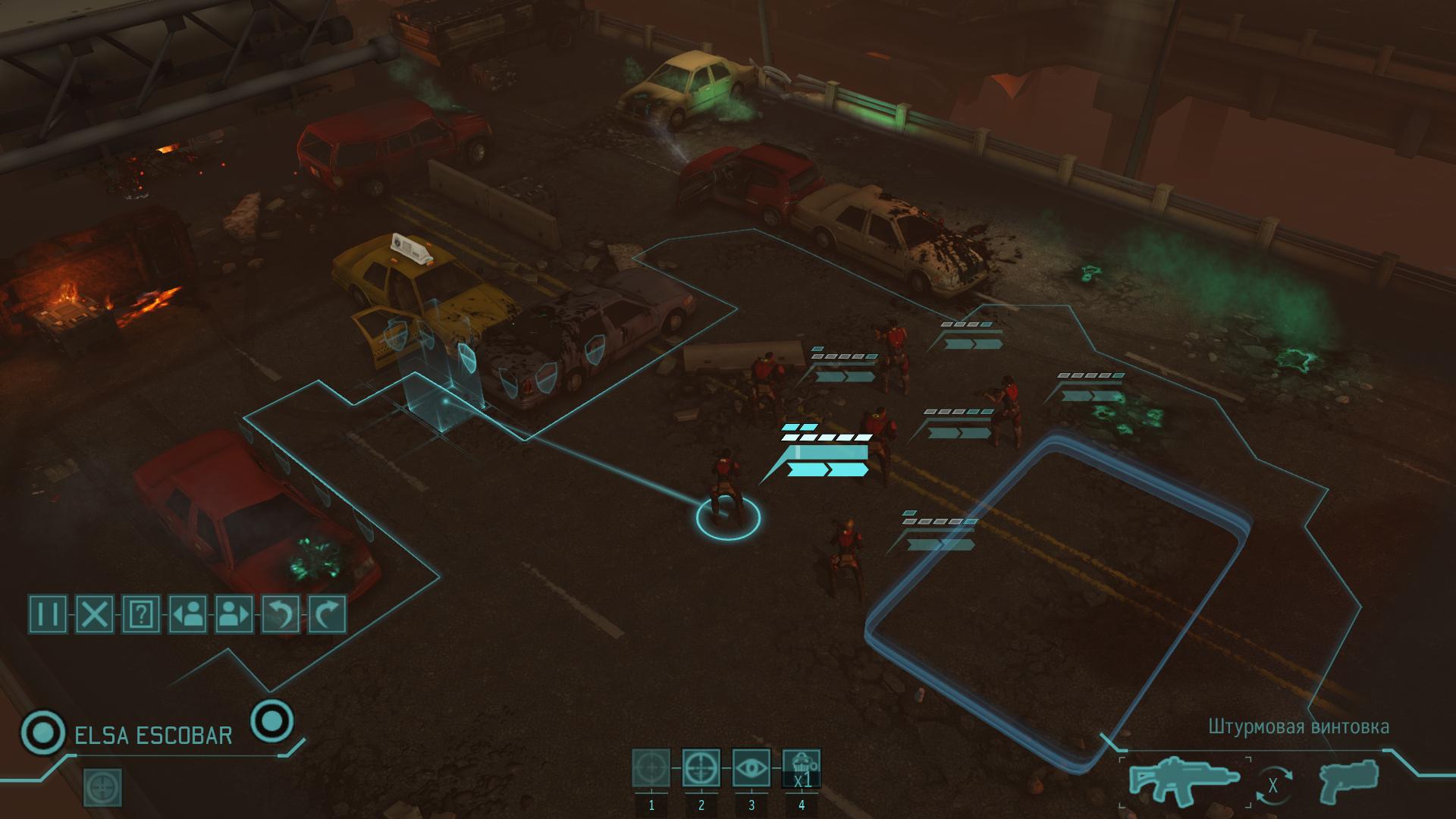
Task: Click the crosshair perk icon under Elsa Escobar
Action: pyautogui.click(x=101, y=787)
